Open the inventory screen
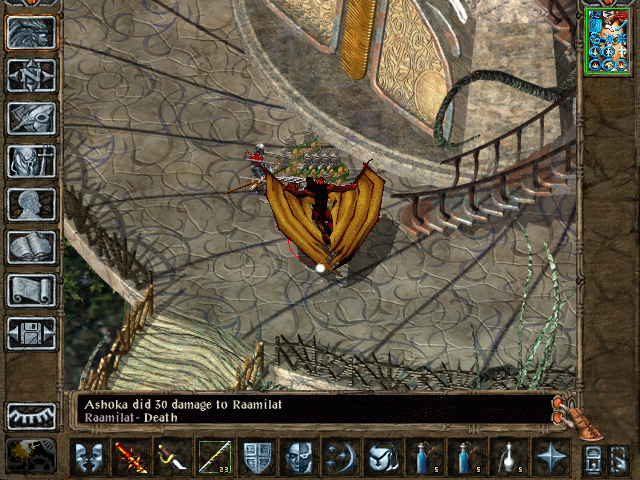 click(31, 161)
